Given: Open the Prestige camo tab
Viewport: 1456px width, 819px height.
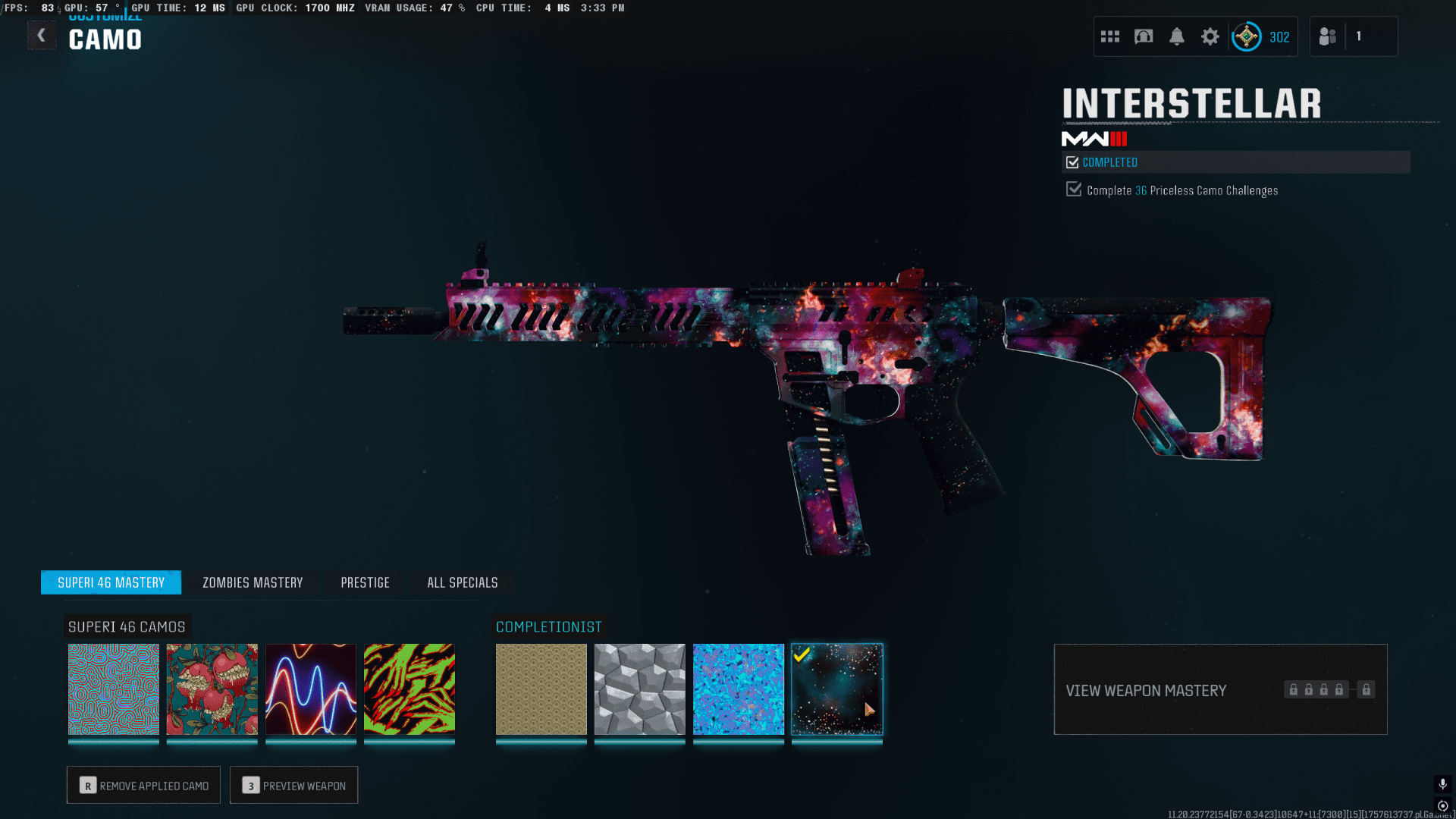Looking at the screenshot, I should pos(365,582).
